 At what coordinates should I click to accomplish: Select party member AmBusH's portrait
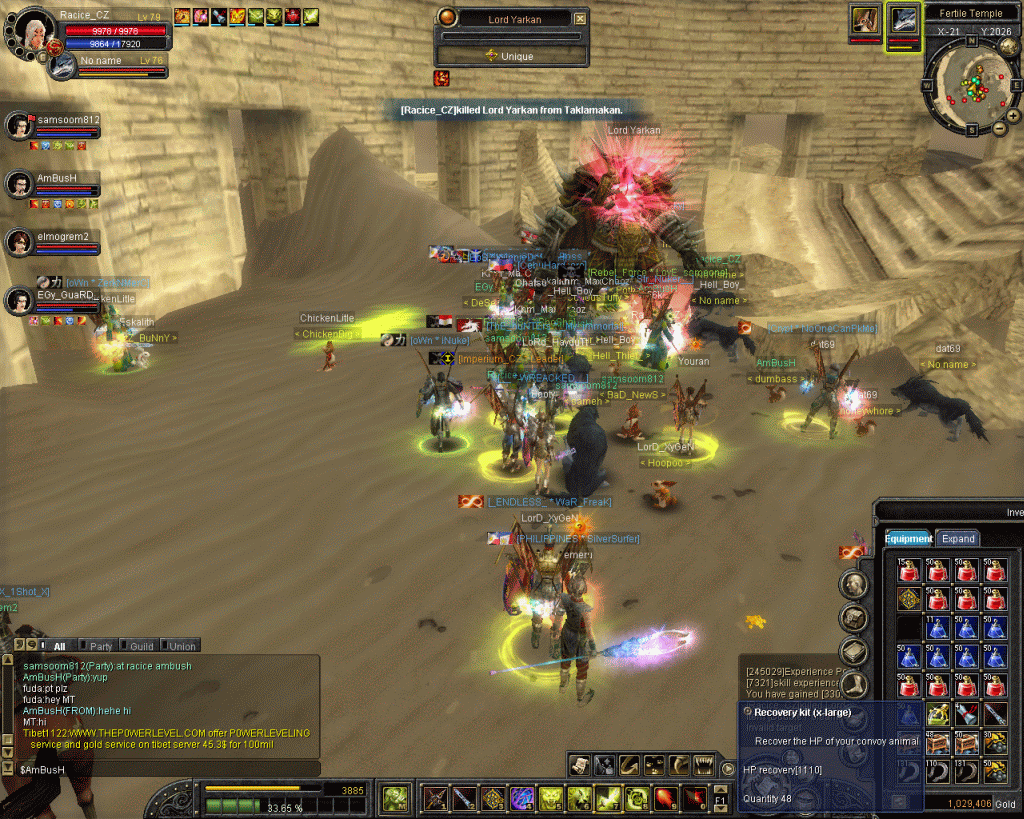[19, 184]
